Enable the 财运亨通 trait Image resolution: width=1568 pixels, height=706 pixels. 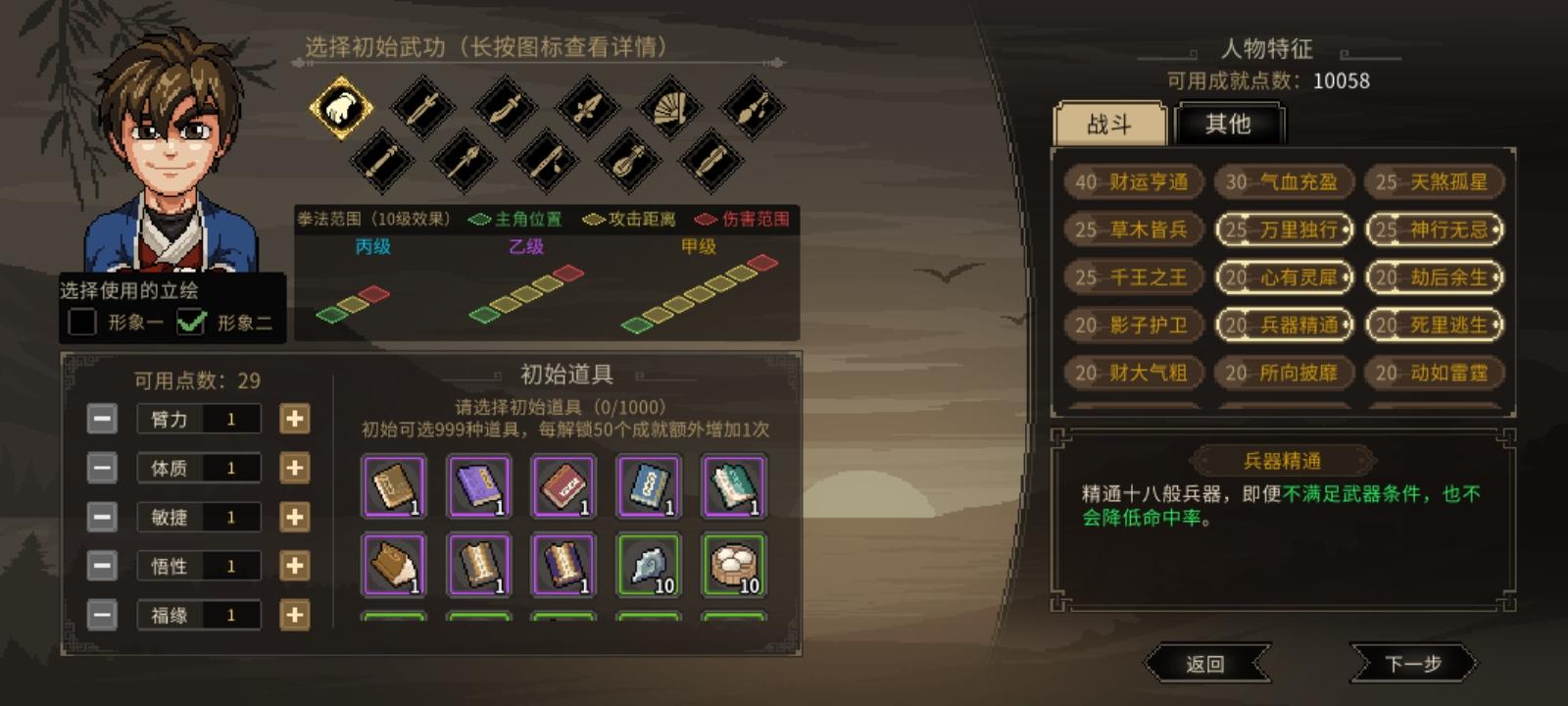tap(1135, 182)
